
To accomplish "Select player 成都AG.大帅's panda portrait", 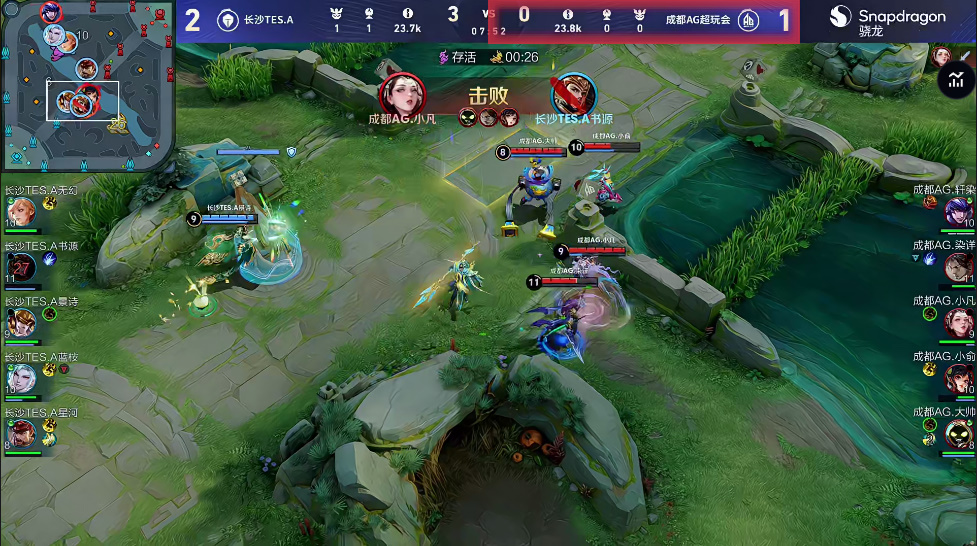I will coord(958,433).
